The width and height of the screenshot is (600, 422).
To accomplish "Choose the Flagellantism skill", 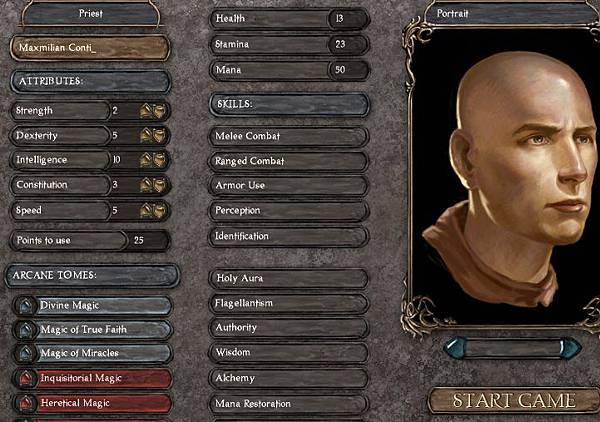I will tap(290, 303).
